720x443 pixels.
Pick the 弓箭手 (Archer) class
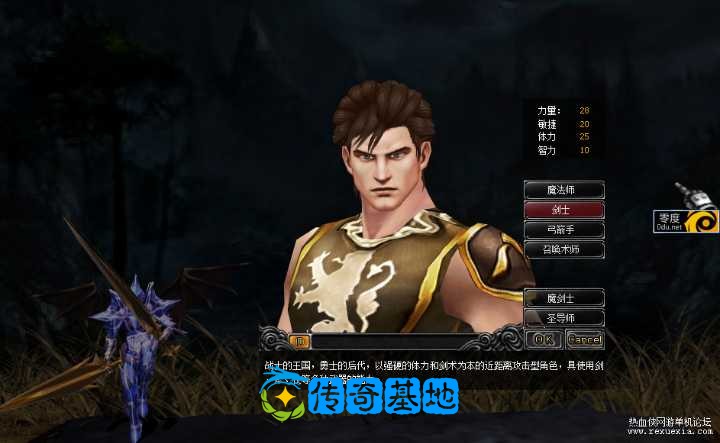point(564,230)
